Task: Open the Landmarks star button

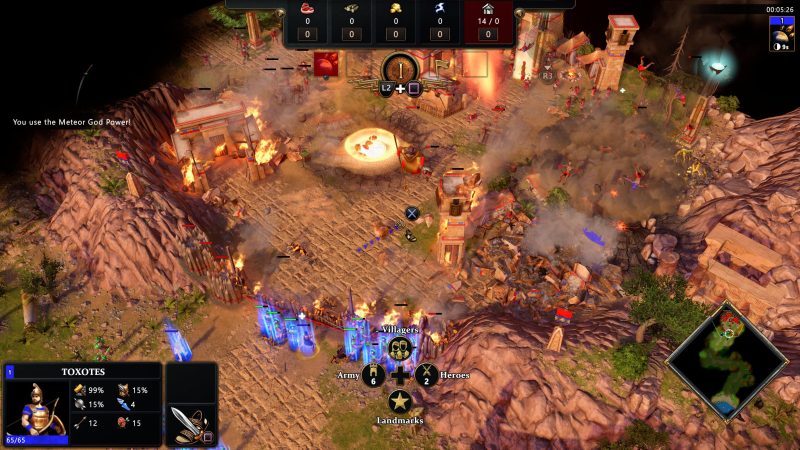Action: point(400,402)
